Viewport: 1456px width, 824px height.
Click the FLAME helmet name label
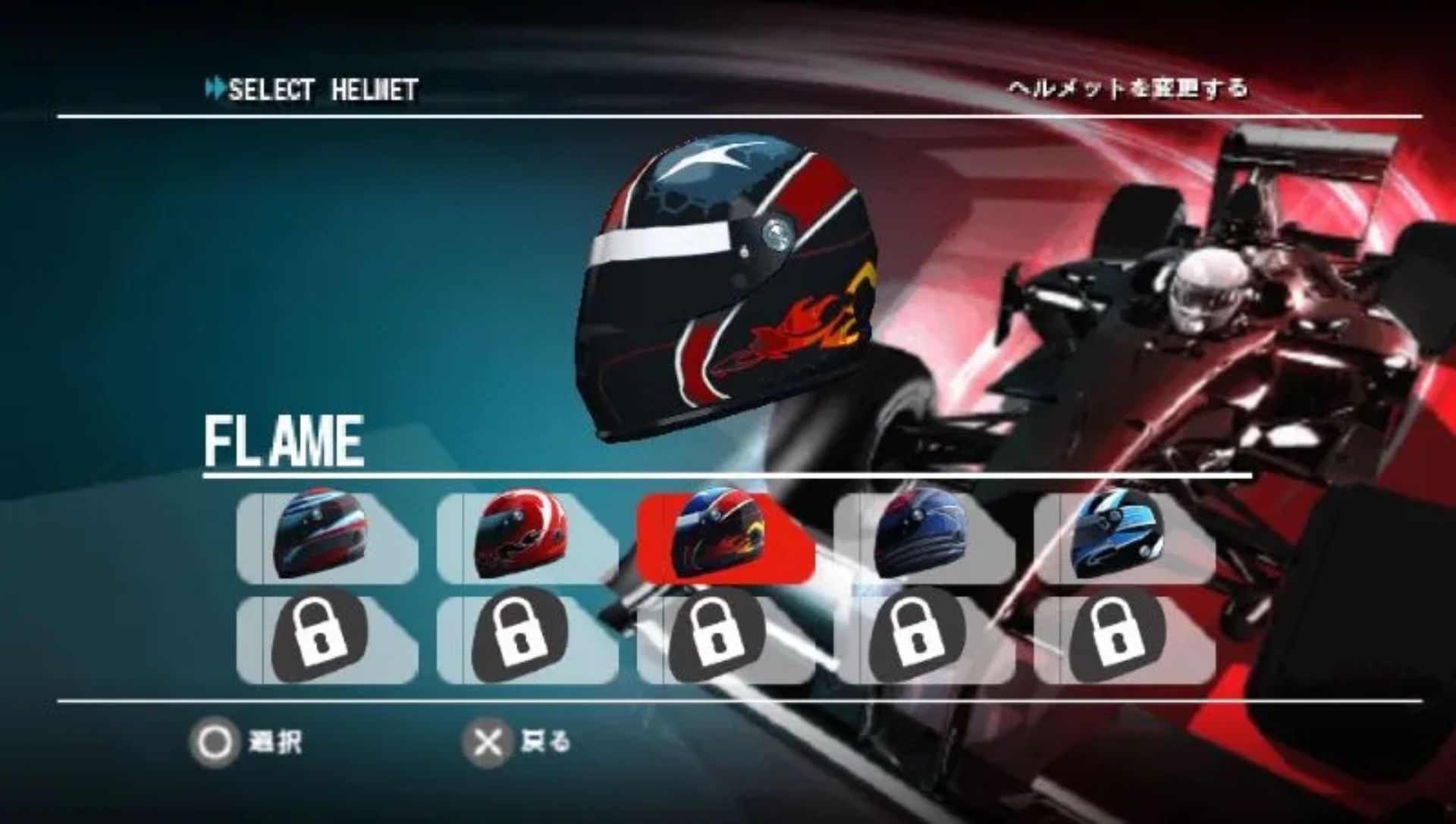tap(284, 440)
